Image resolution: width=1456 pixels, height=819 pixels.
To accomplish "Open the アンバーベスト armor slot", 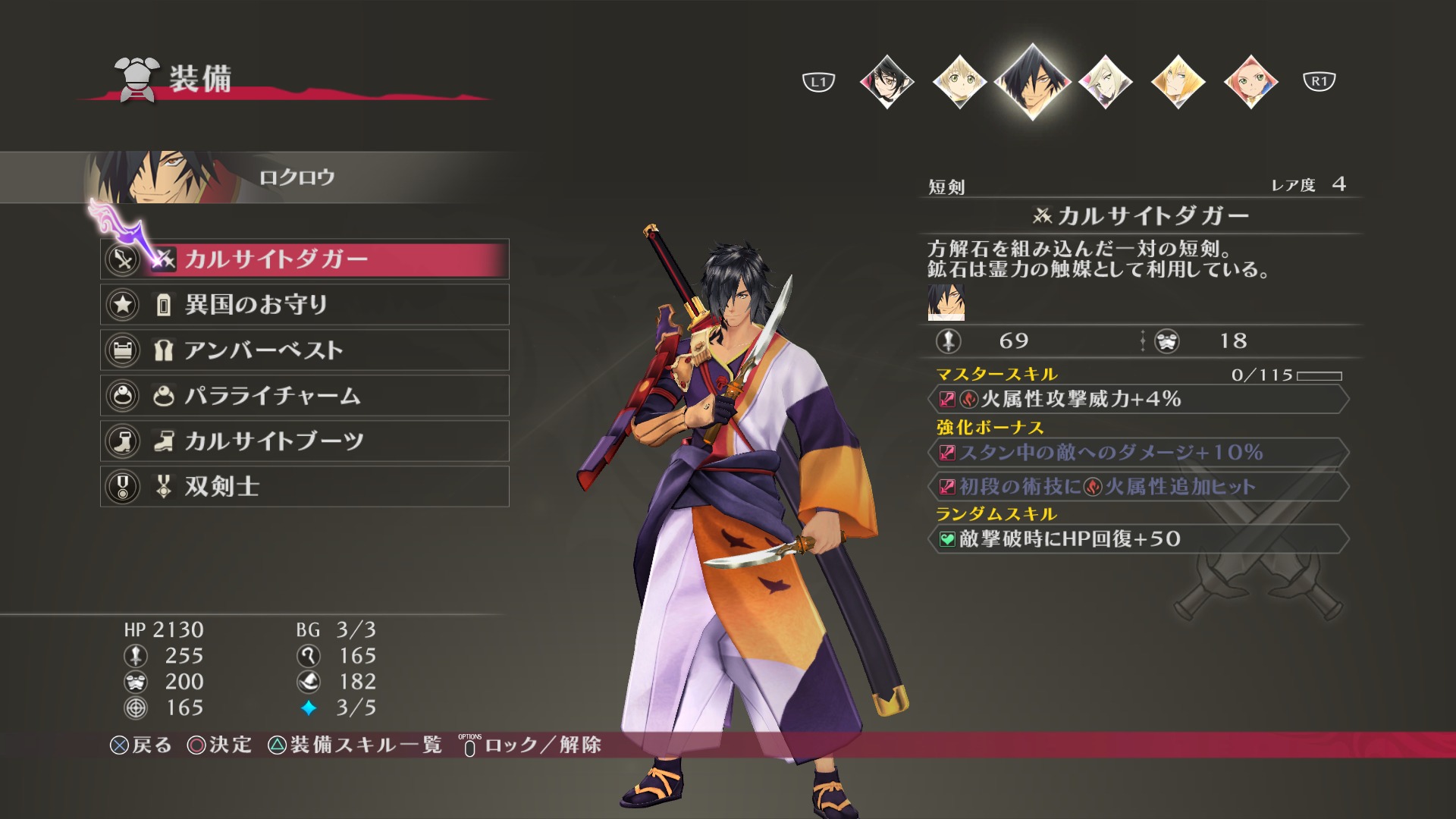I will coord(305,350).
